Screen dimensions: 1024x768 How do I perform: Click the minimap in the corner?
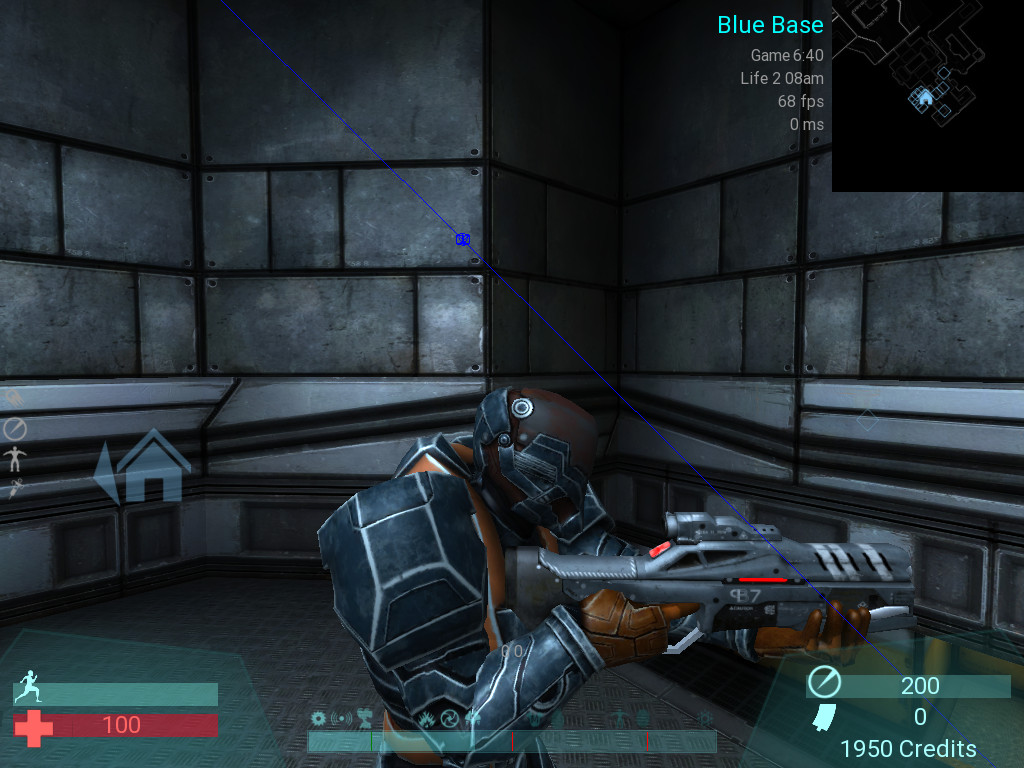click(x=927, y=96)
